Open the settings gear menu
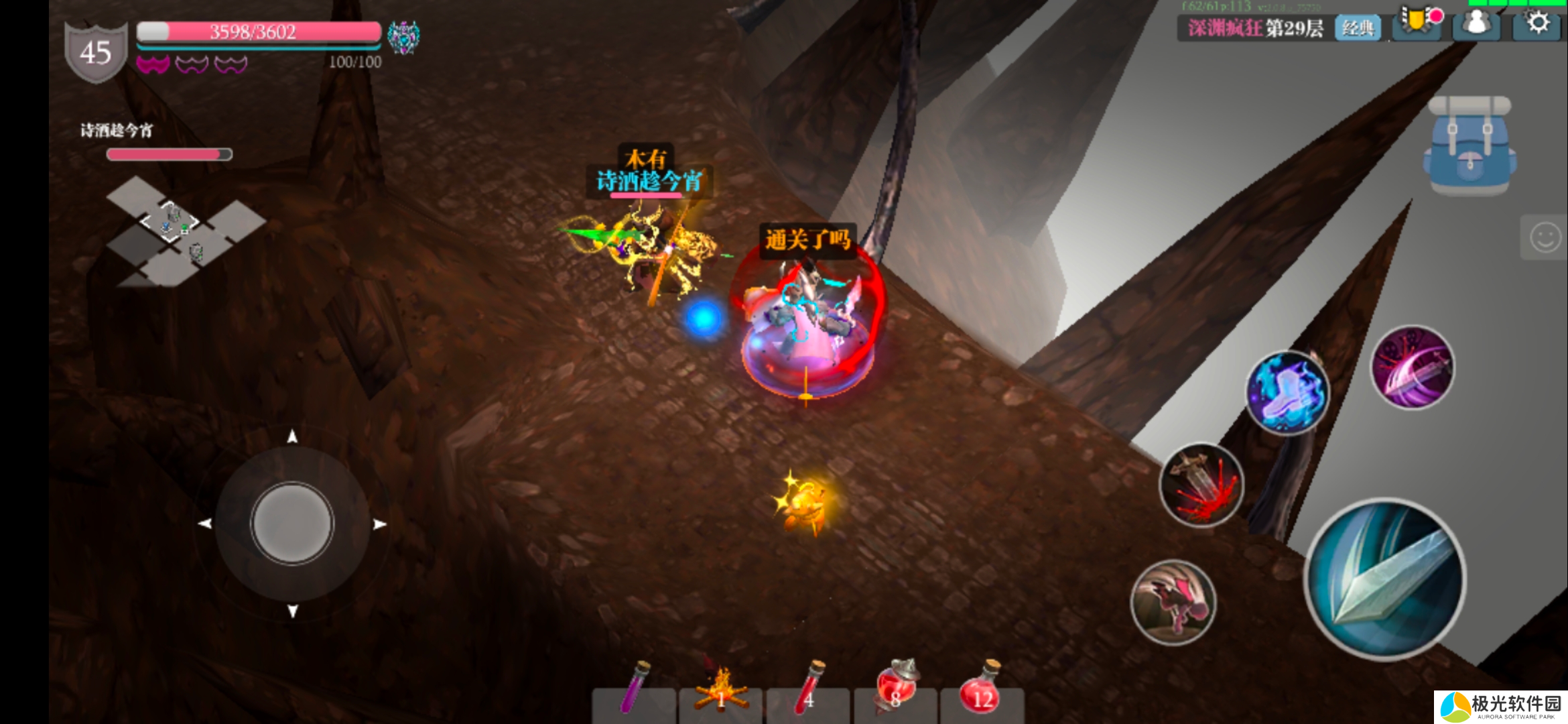Image resolution: width=1568 pixels, height=724 pixels. pyautogui.click(x=1538, y=24)
